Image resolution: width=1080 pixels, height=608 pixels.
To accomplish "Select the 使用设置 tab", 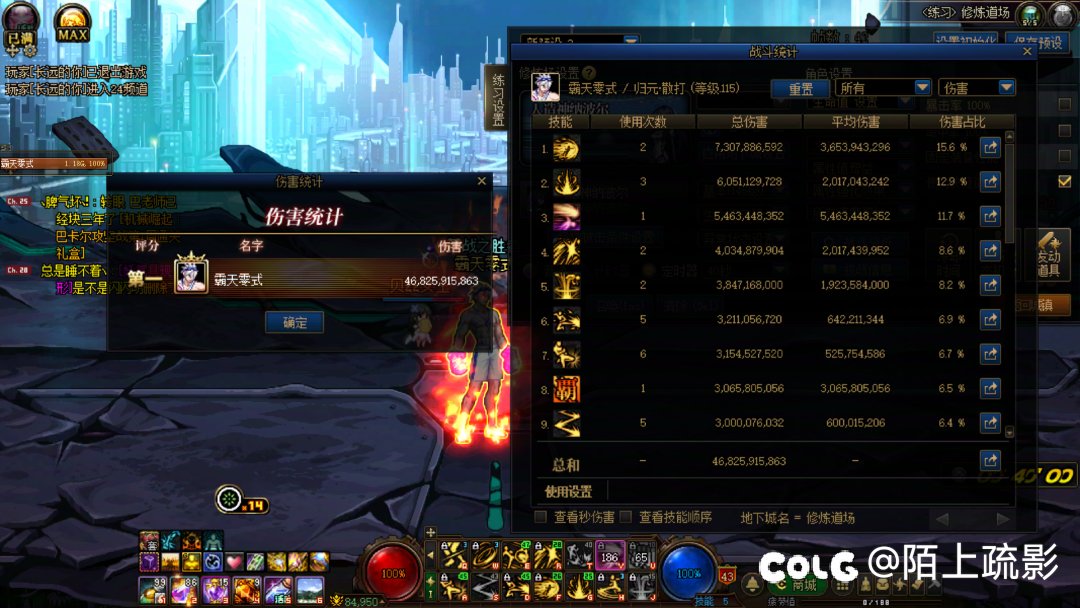I will coord(568,491).
